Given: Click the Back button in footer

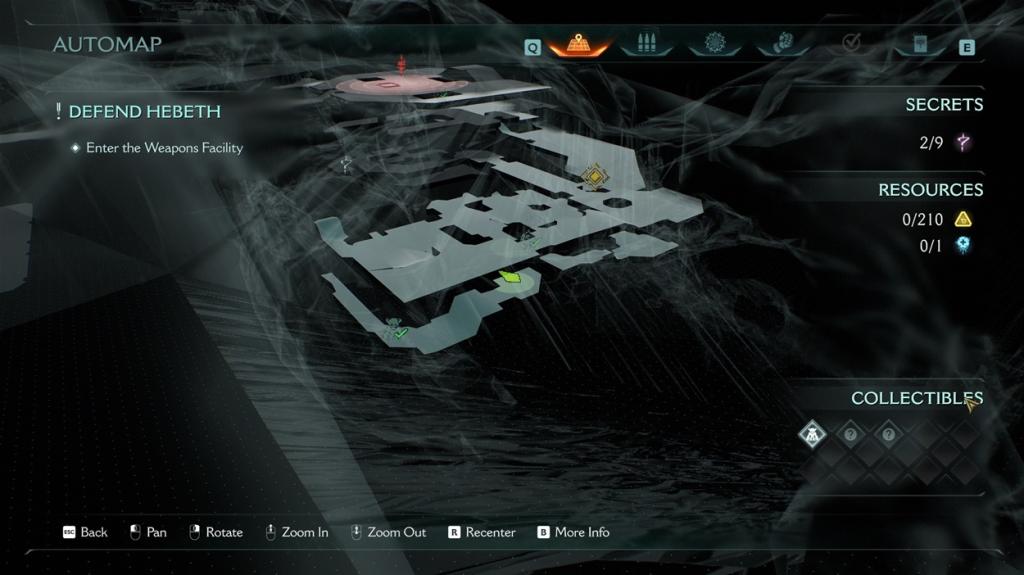Looking at the screenshot, I should pyautogui.click(x=86, y=532).
